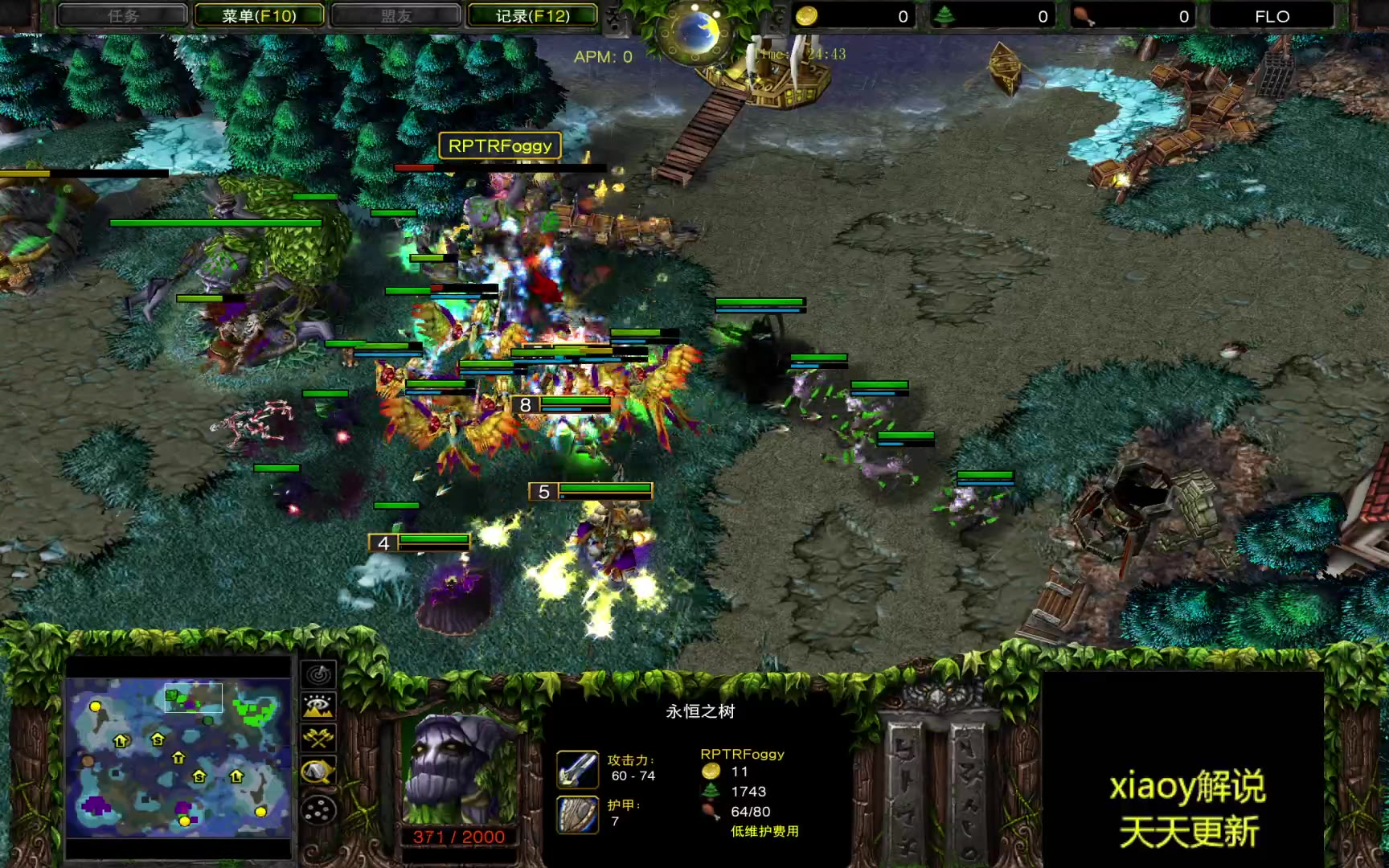This screenshot has height=868, width=1389.
Task: Click the day-night clock at the top center
Action: pyautogui.click(x=696, y=32)
